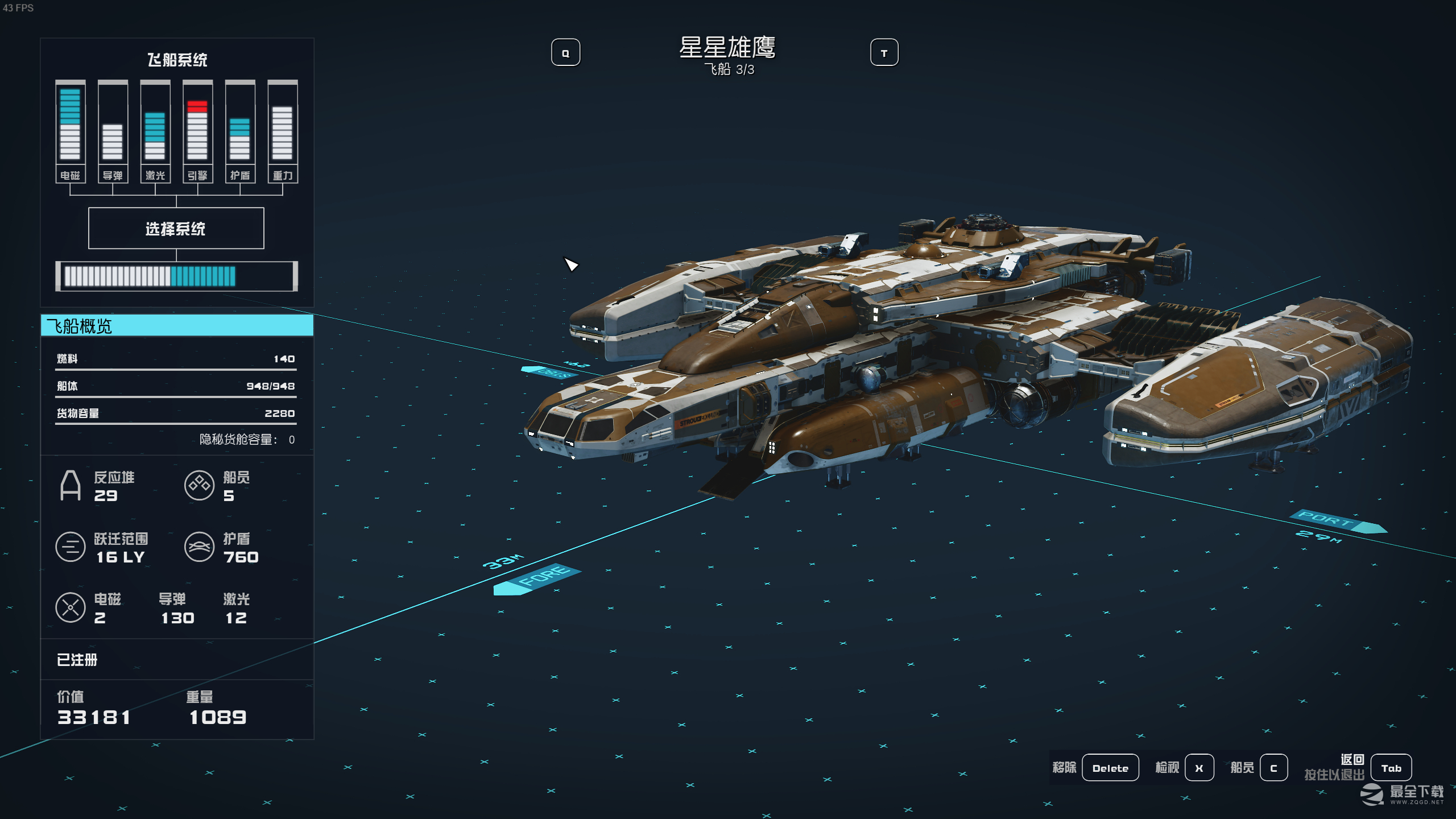Select the 护盾 shield system column

240,131
